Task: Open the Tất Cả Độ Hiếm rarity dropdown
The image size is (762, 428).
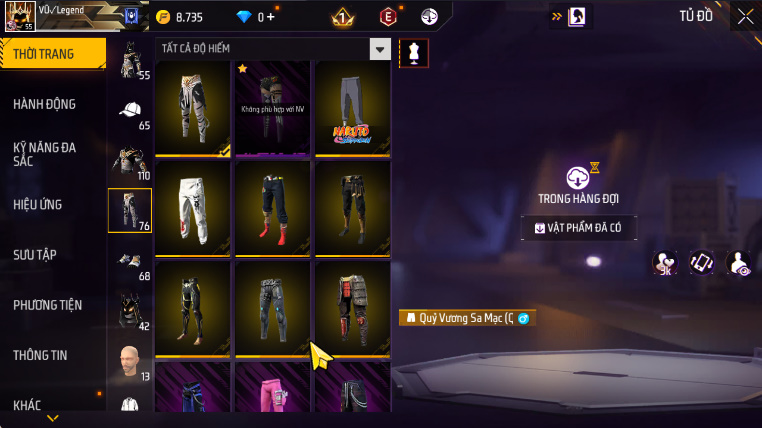Action: point(379,49)
